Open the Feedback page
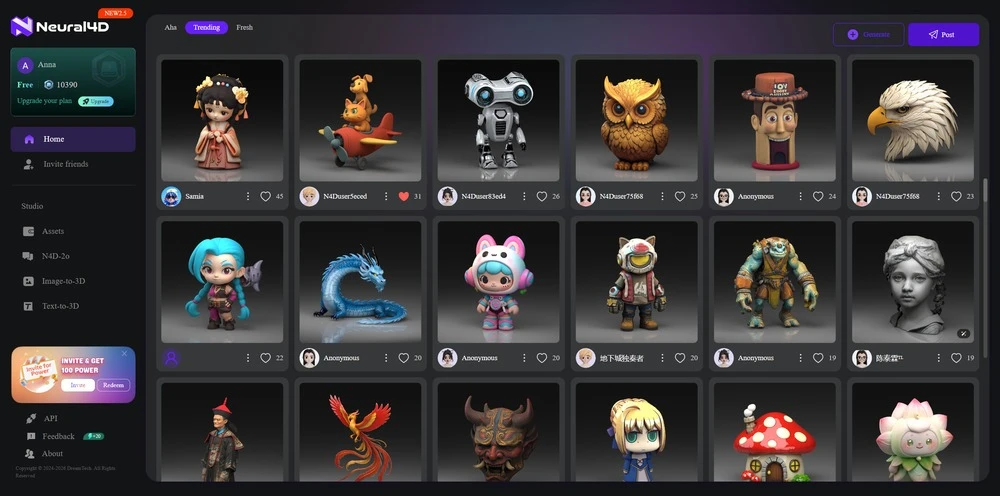 point(58,436)
